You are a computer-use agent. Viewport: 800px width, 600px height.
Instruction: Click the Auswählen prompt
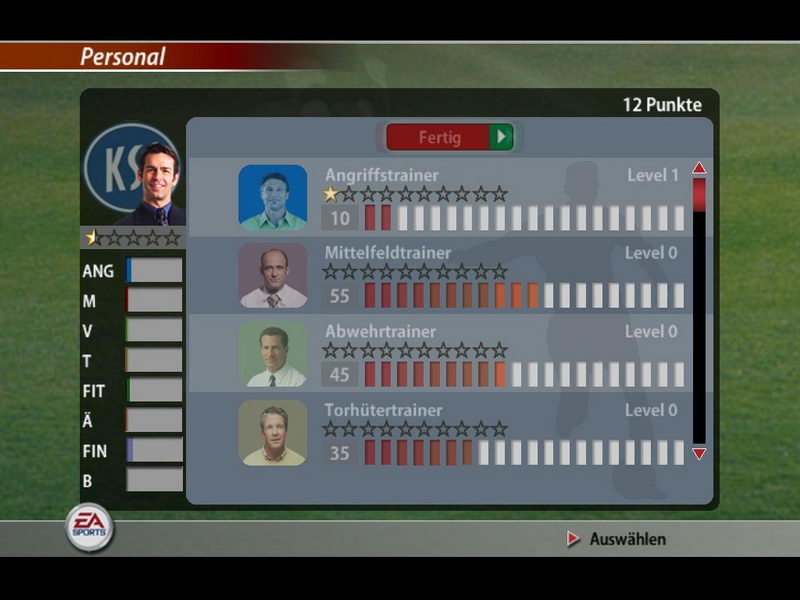coord(617,539)
